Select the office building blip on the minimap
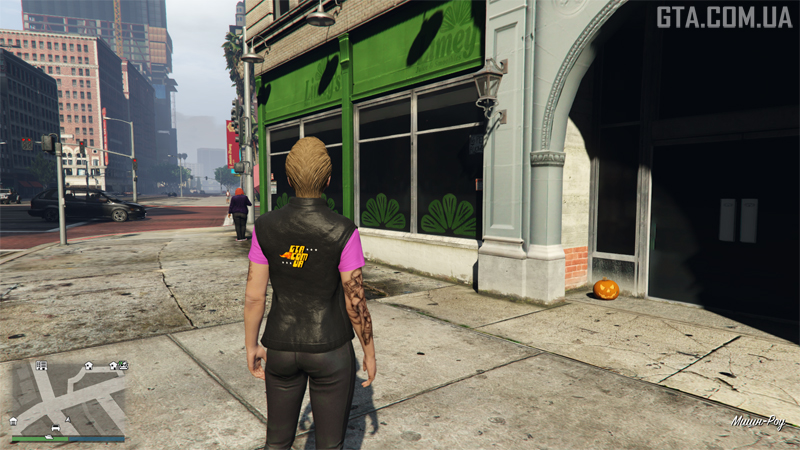Screen dimensions: 800x450 pyautogui.click(x=41, y=366)
